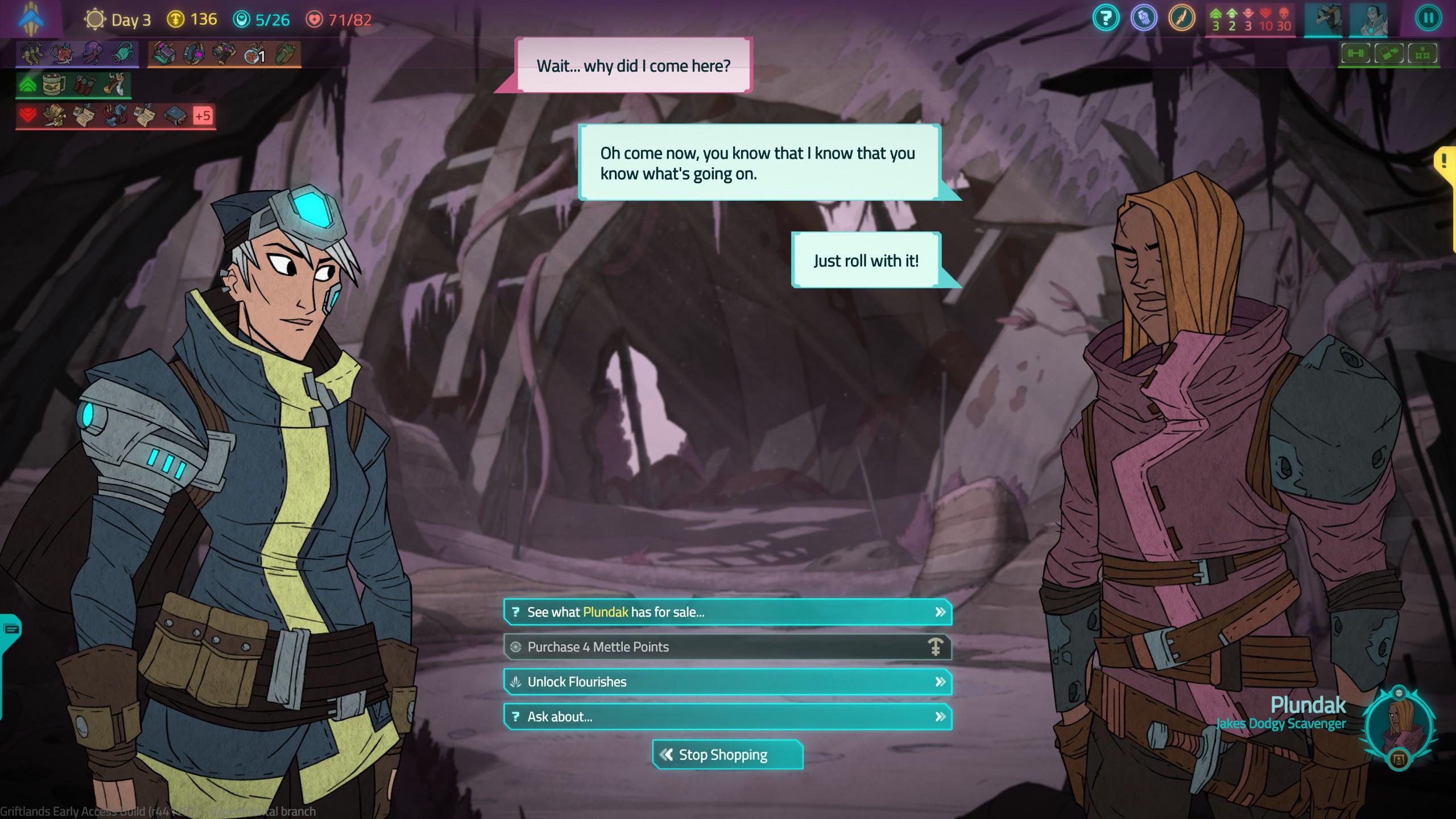Pause the game with the pause button
1456x819 pixels.
pos(1428,18)
